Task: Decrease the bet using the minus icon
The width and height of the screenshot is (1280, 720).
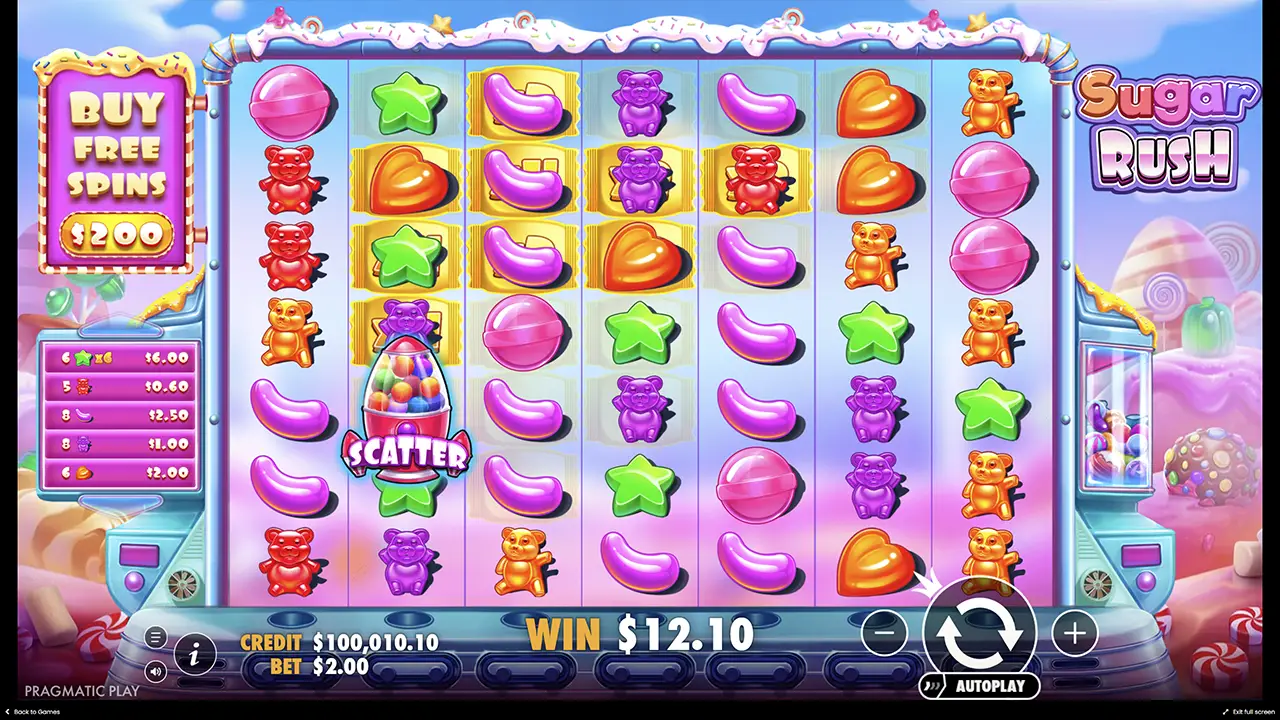Action: 884,633
